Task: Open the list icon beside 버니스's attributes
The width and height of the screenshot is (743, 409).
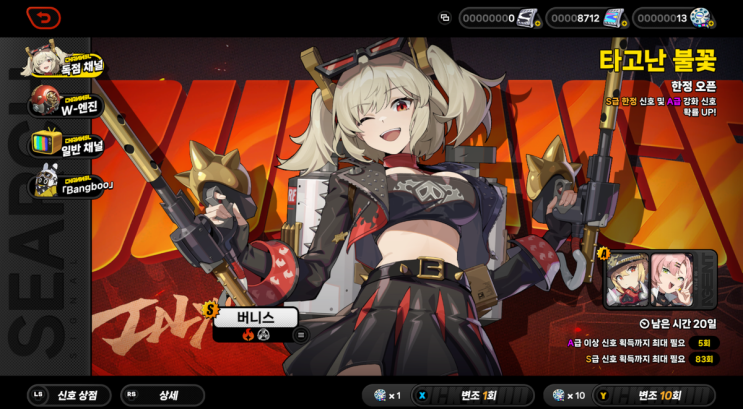Action: coord(299,336)
